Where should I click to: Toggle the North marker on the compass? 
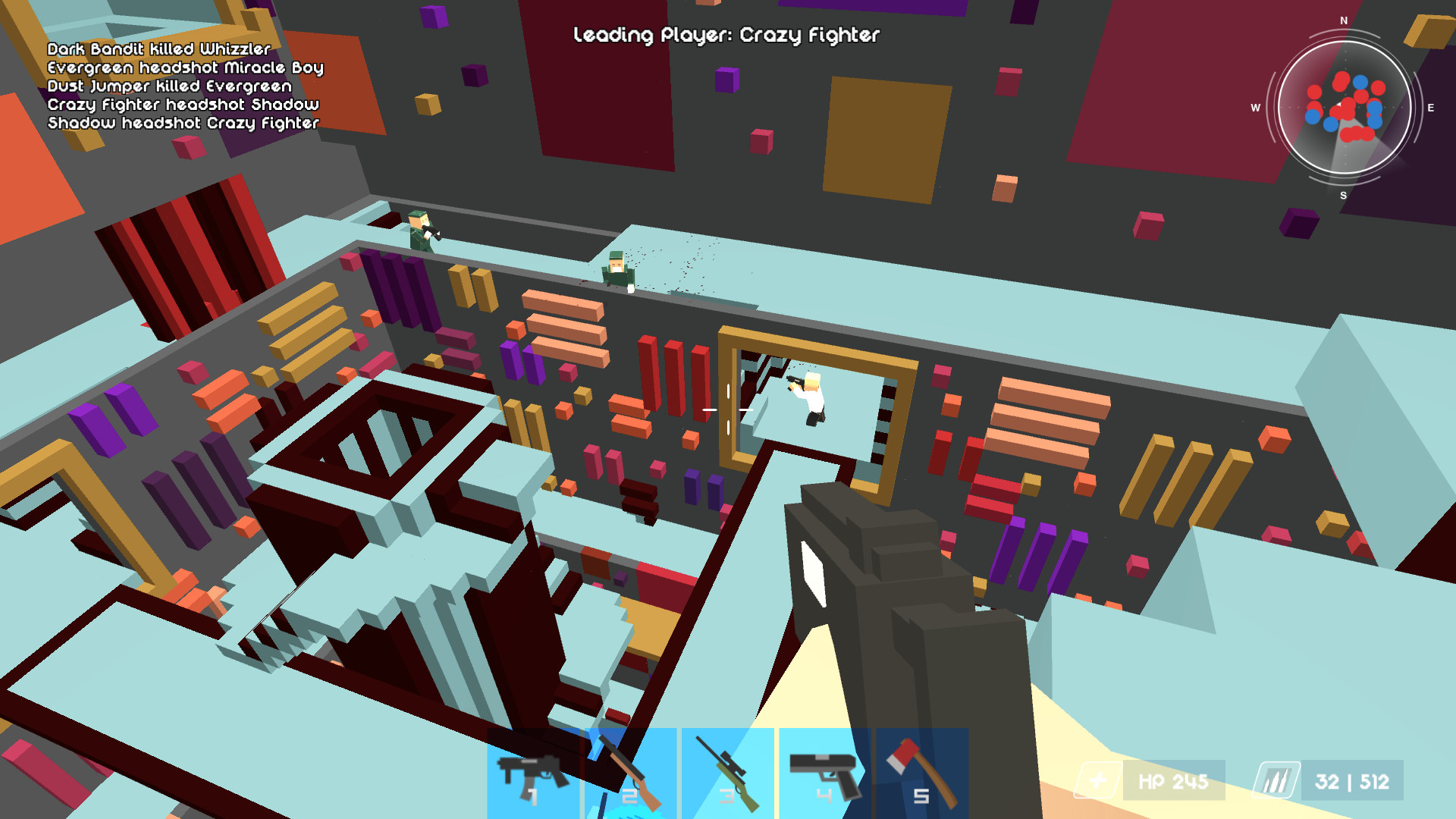click(x=1343, y=20)
